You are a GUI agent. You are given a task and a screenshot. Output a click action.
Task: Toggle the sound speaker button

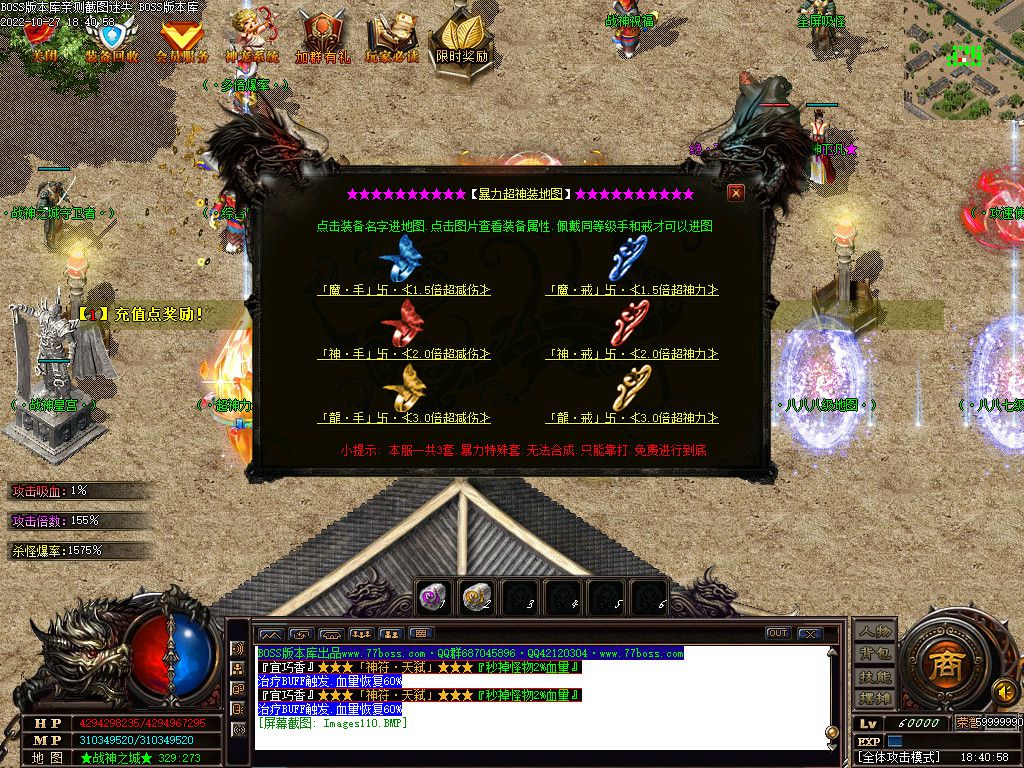click(x=1004, y=690)
